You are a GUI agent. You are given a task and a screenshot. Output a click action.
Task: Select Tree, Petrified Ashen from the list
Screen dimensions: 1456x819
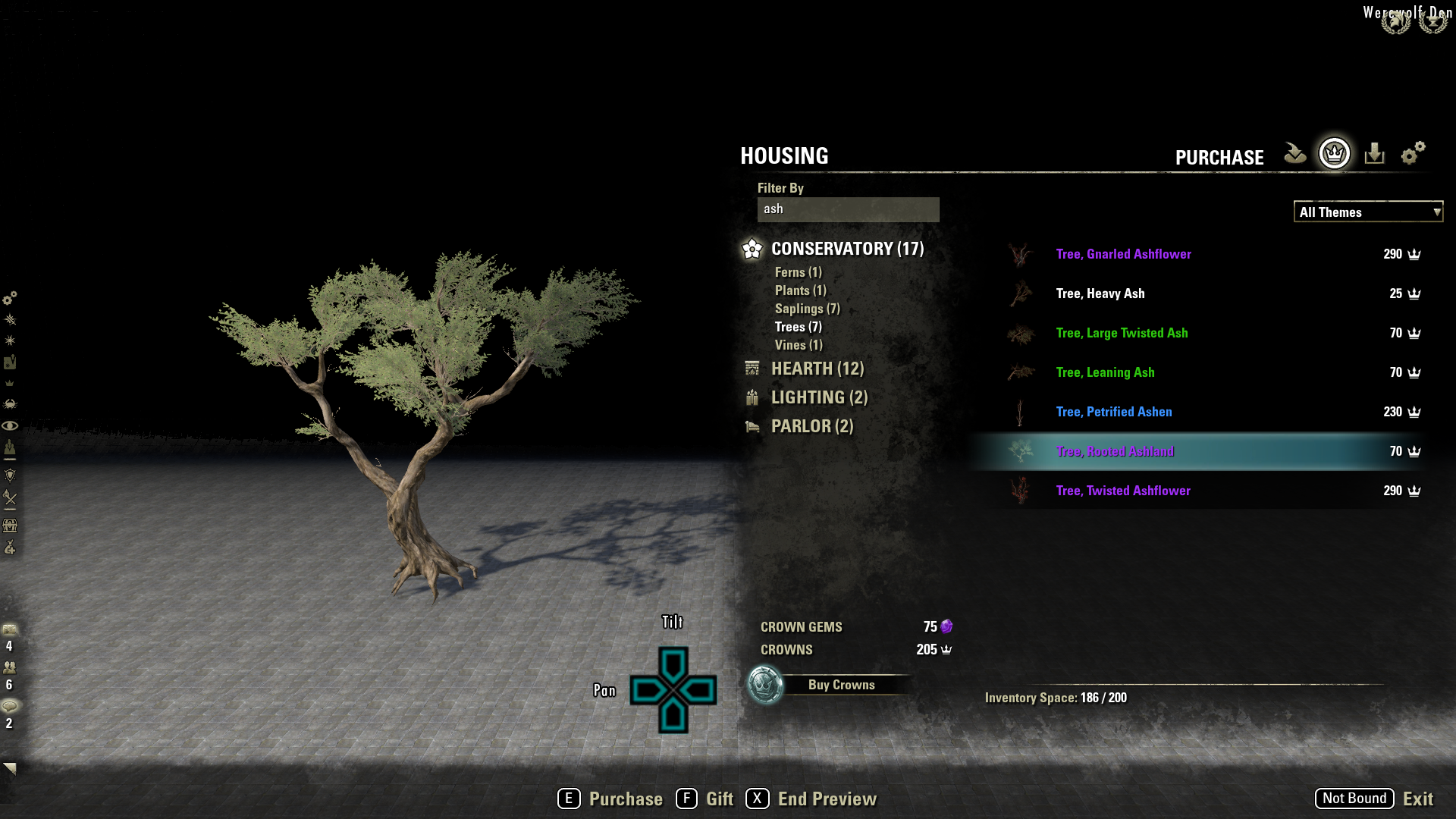pyautogui.click(x=1113, y=412)
